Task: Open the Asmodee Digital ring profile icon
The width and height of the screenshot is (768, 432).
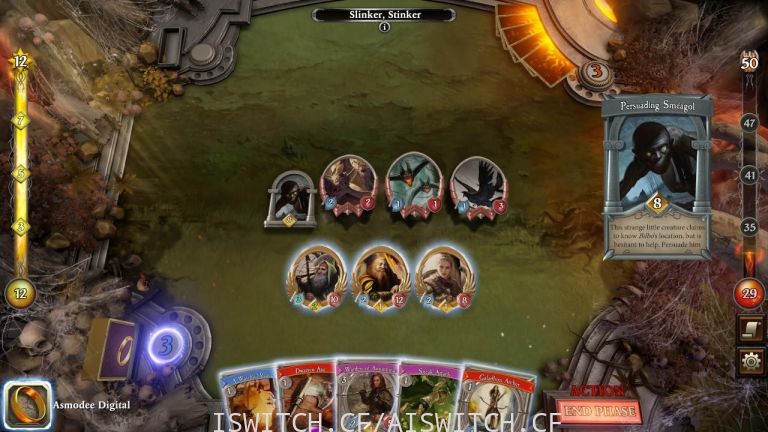Action: (27, 404)
